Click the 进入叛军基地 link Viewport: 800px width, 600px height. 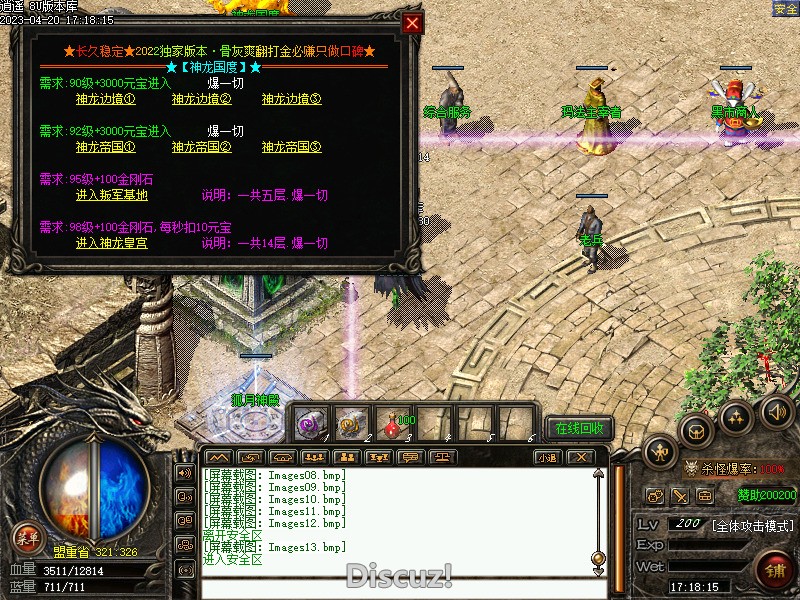point(111,195)
